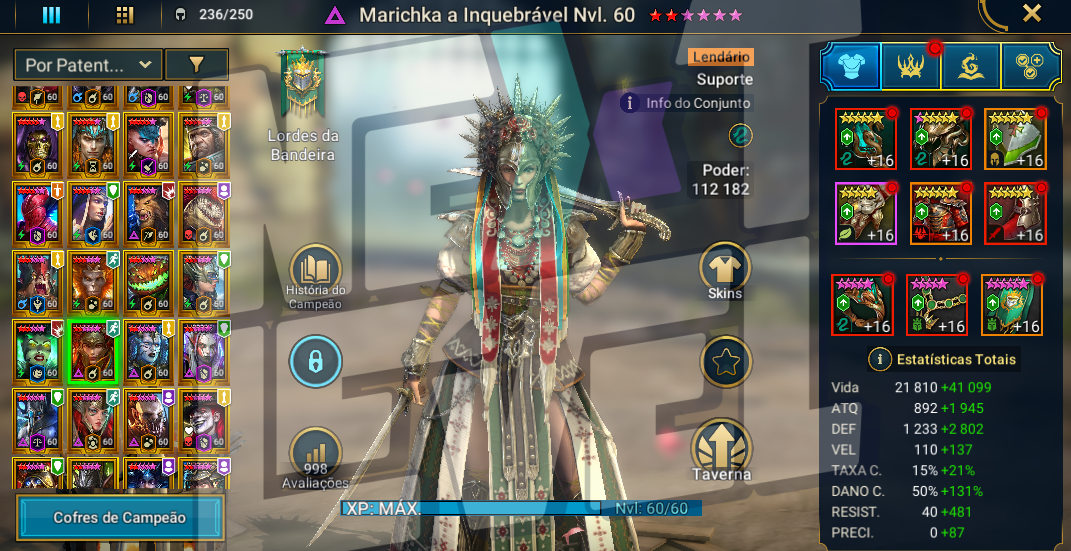Viewport: 1071px width, 551px height.
Task: Switch to the armor equipment tab
Action: pos(850,67)
